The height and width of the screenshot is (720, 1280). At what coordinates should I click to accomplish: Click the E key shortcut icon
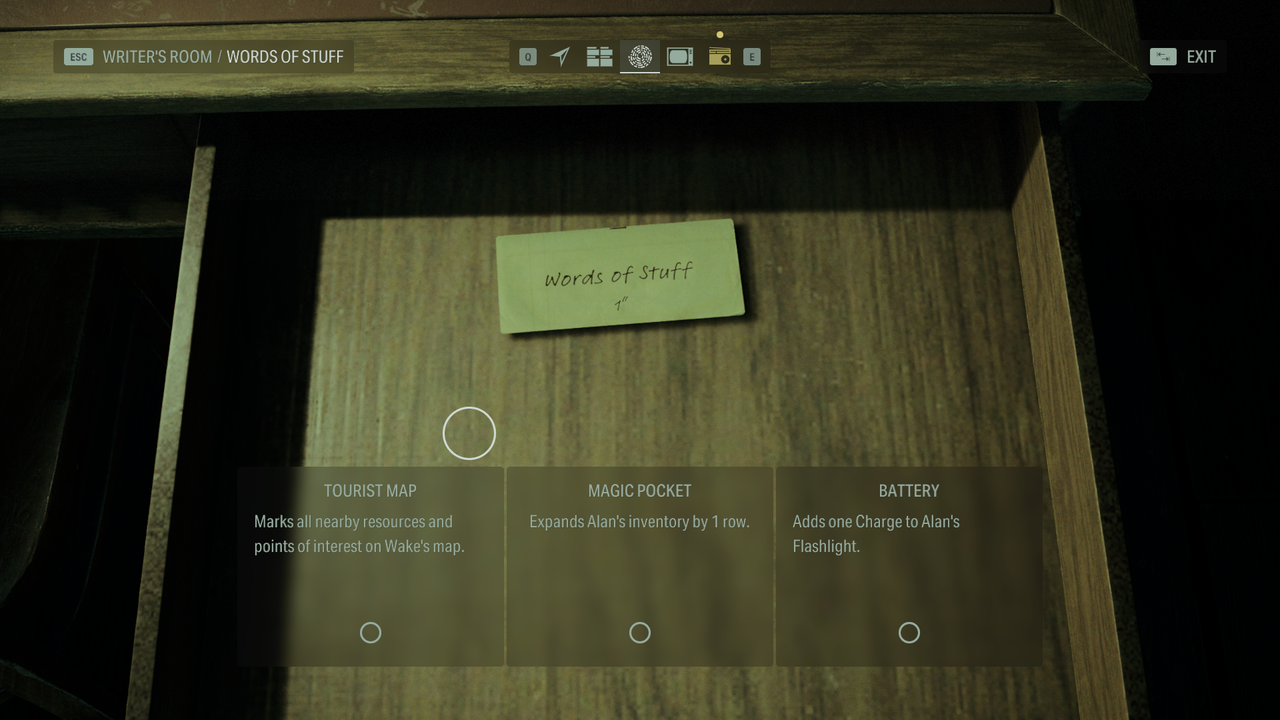tap(750, 57)
